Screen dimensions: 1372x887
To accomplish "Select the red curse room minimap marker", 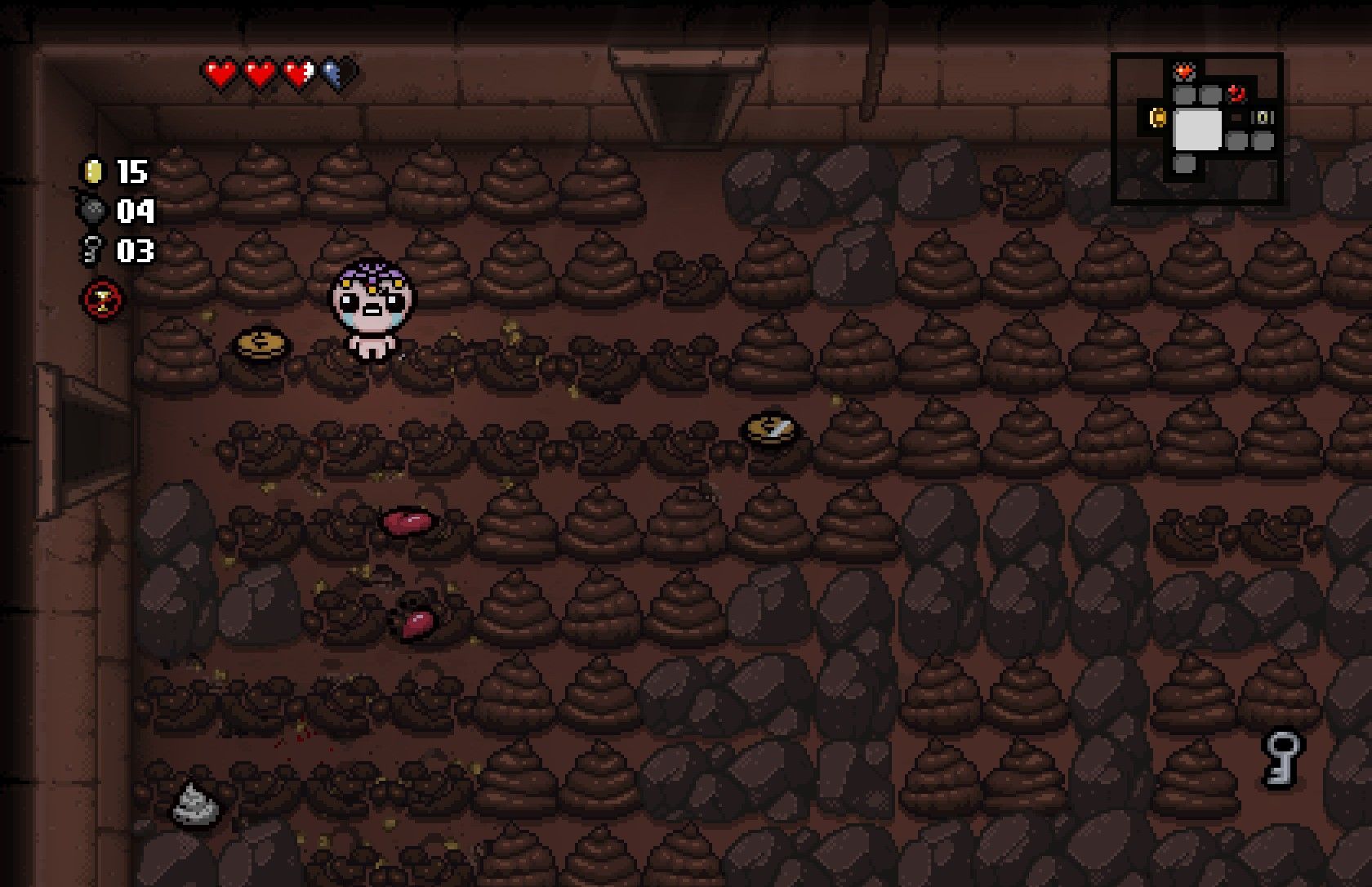I will 1236,94.
